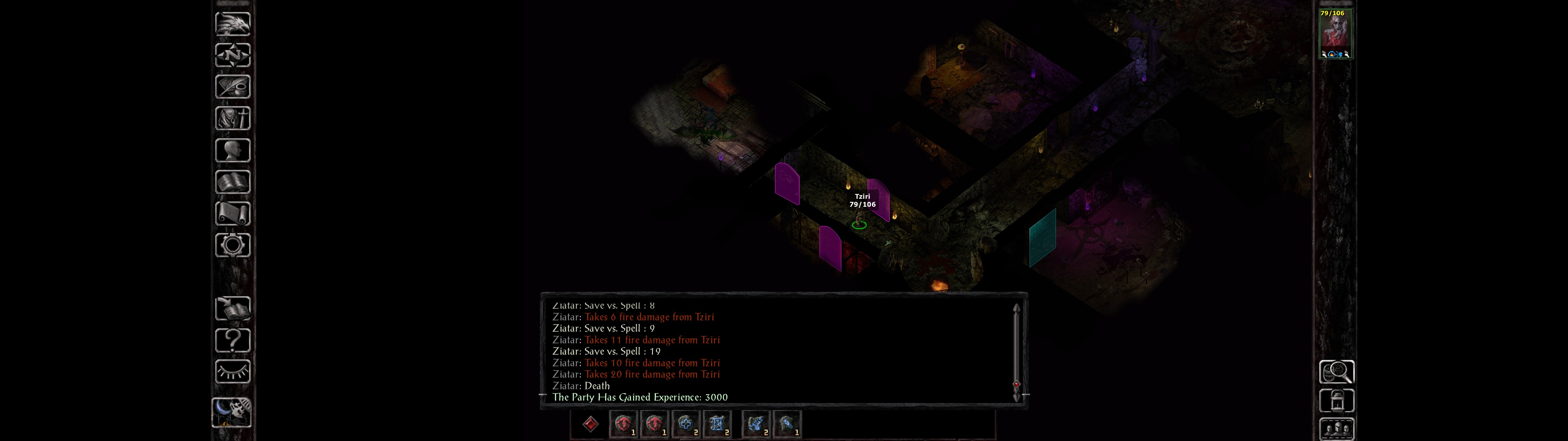
Task: Open the priest scroll screen
Action: pos(232,213)
